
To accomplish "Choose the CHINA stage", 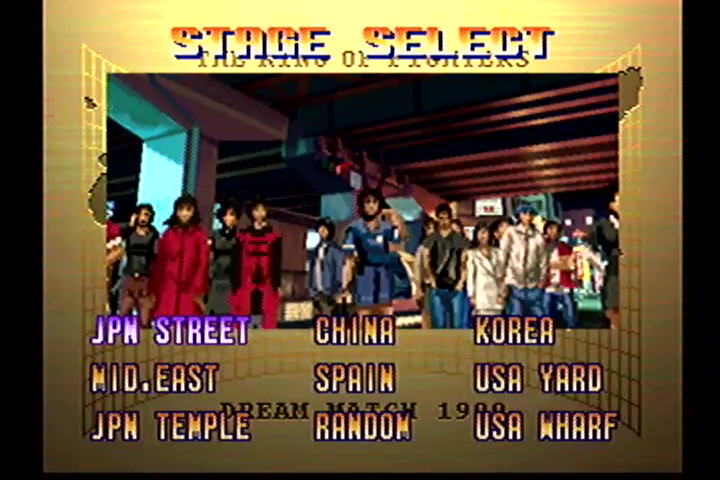I will (x=355, y=332).
